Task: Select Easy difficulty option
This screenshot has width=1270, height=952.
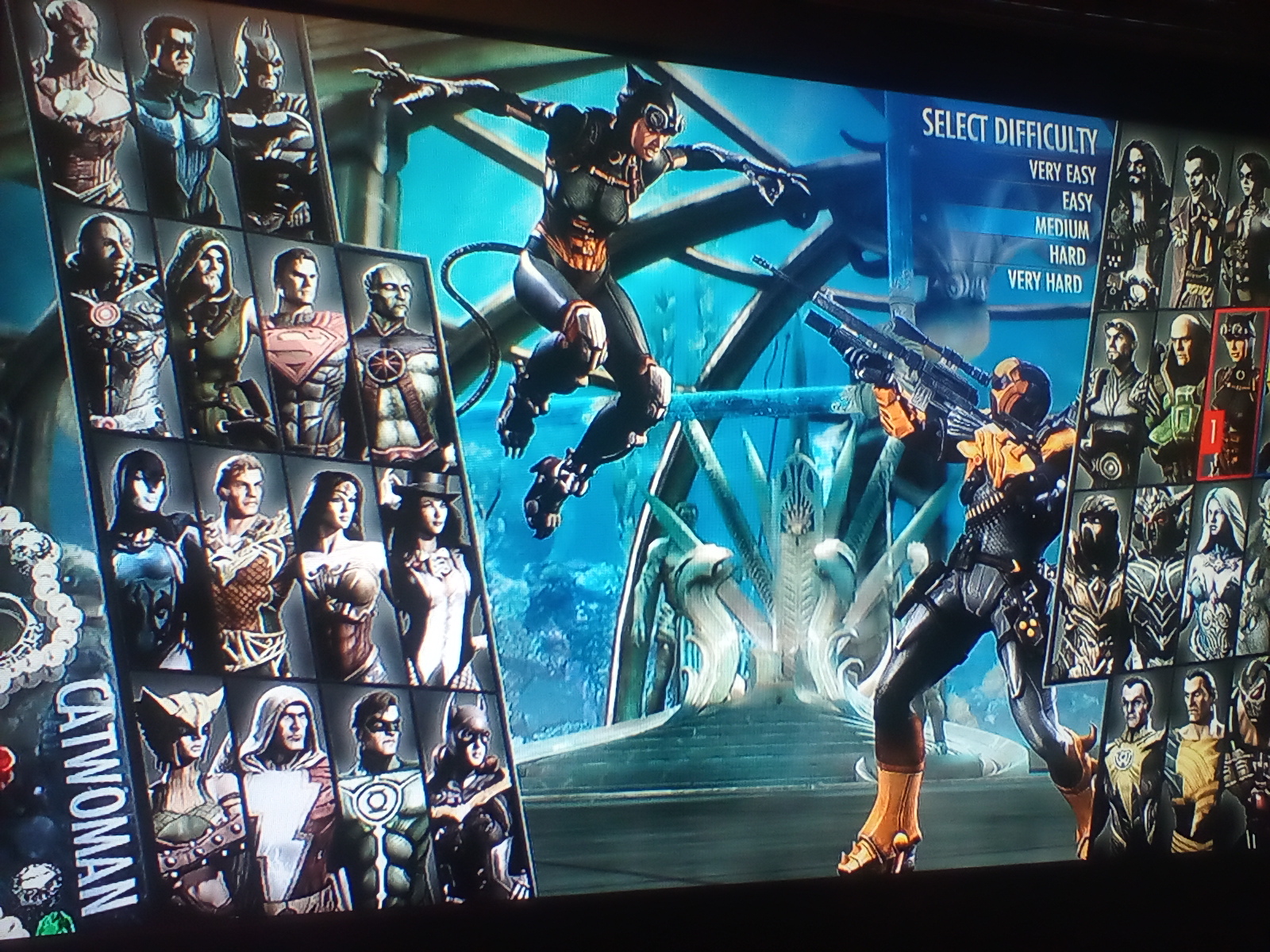Action: (x=1076, y=202)
